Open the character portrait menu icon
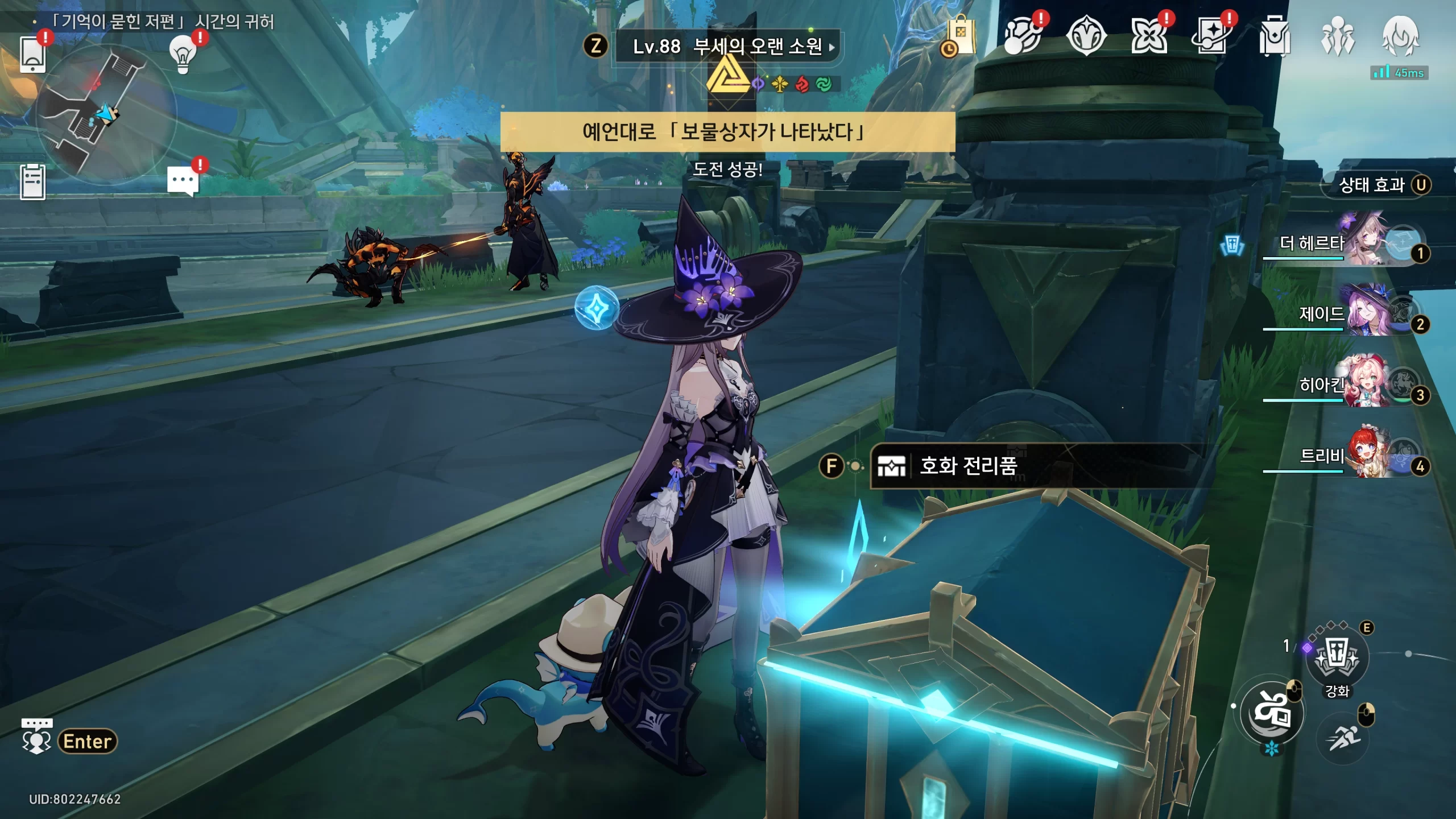Screen dimensions: 1456x819 [1400, 36]
